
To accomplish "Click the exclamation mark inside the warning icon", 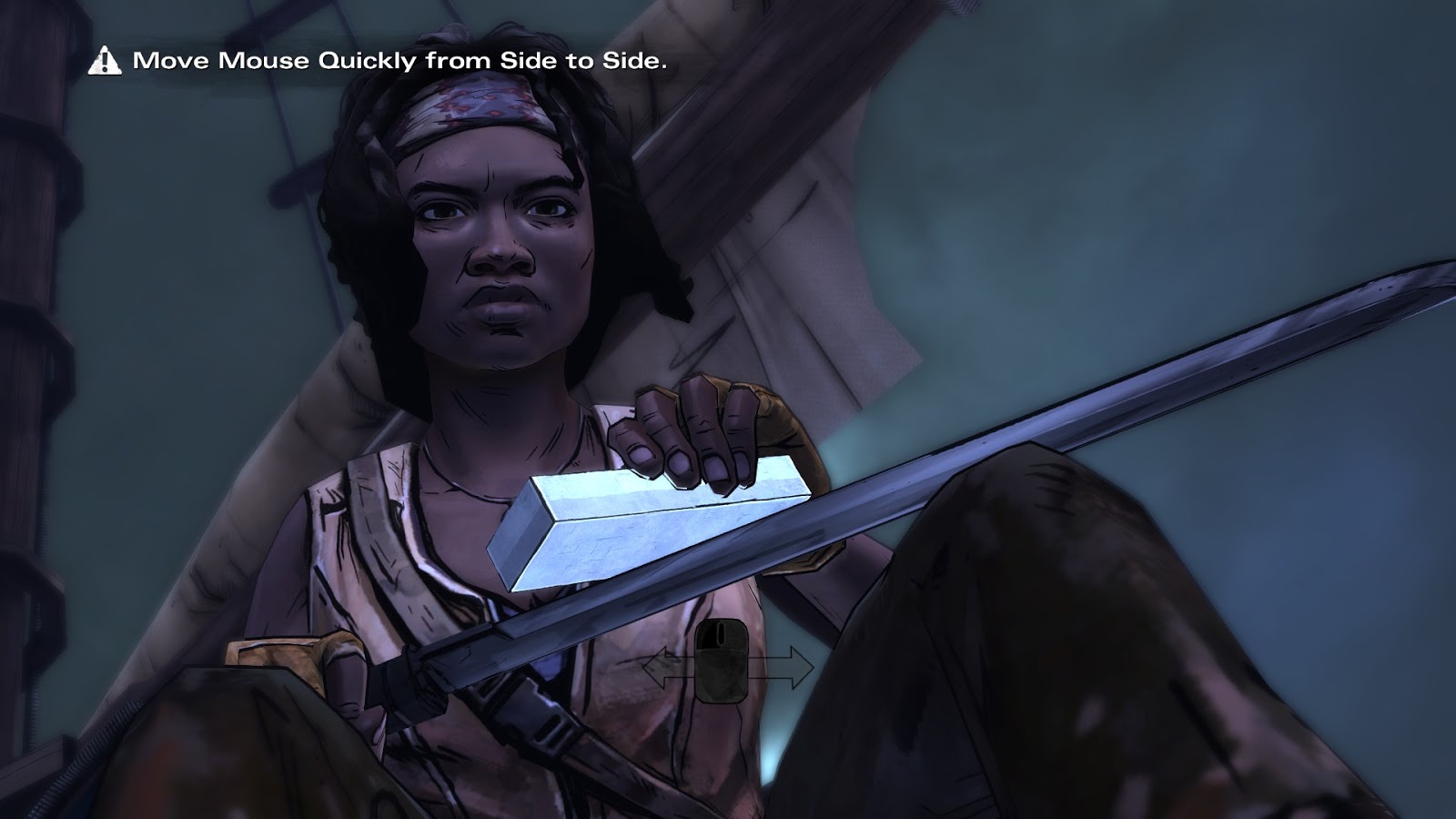I will tap(106, 63).
